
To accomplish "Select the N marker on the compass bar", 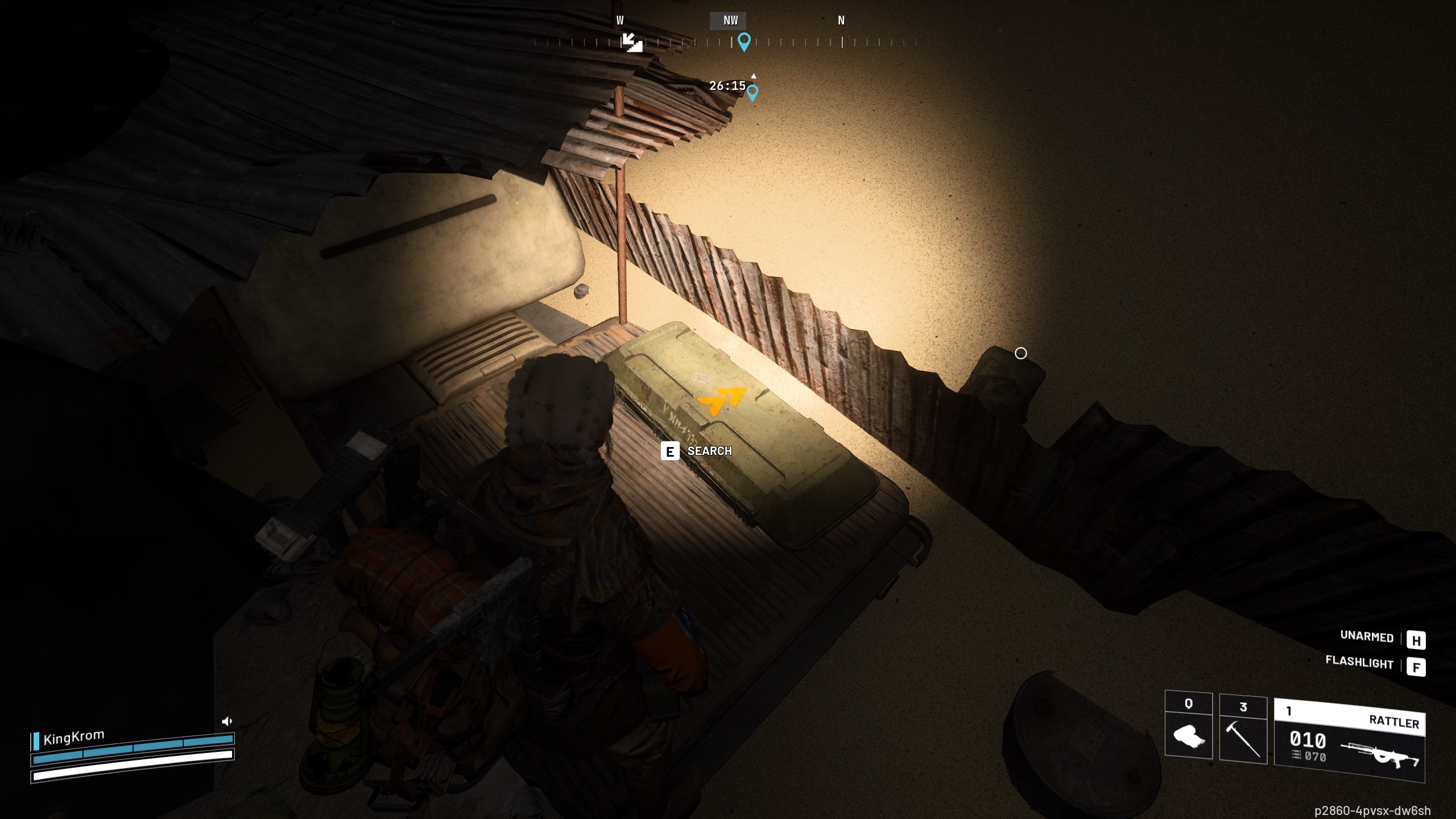I will pos(841,20).
